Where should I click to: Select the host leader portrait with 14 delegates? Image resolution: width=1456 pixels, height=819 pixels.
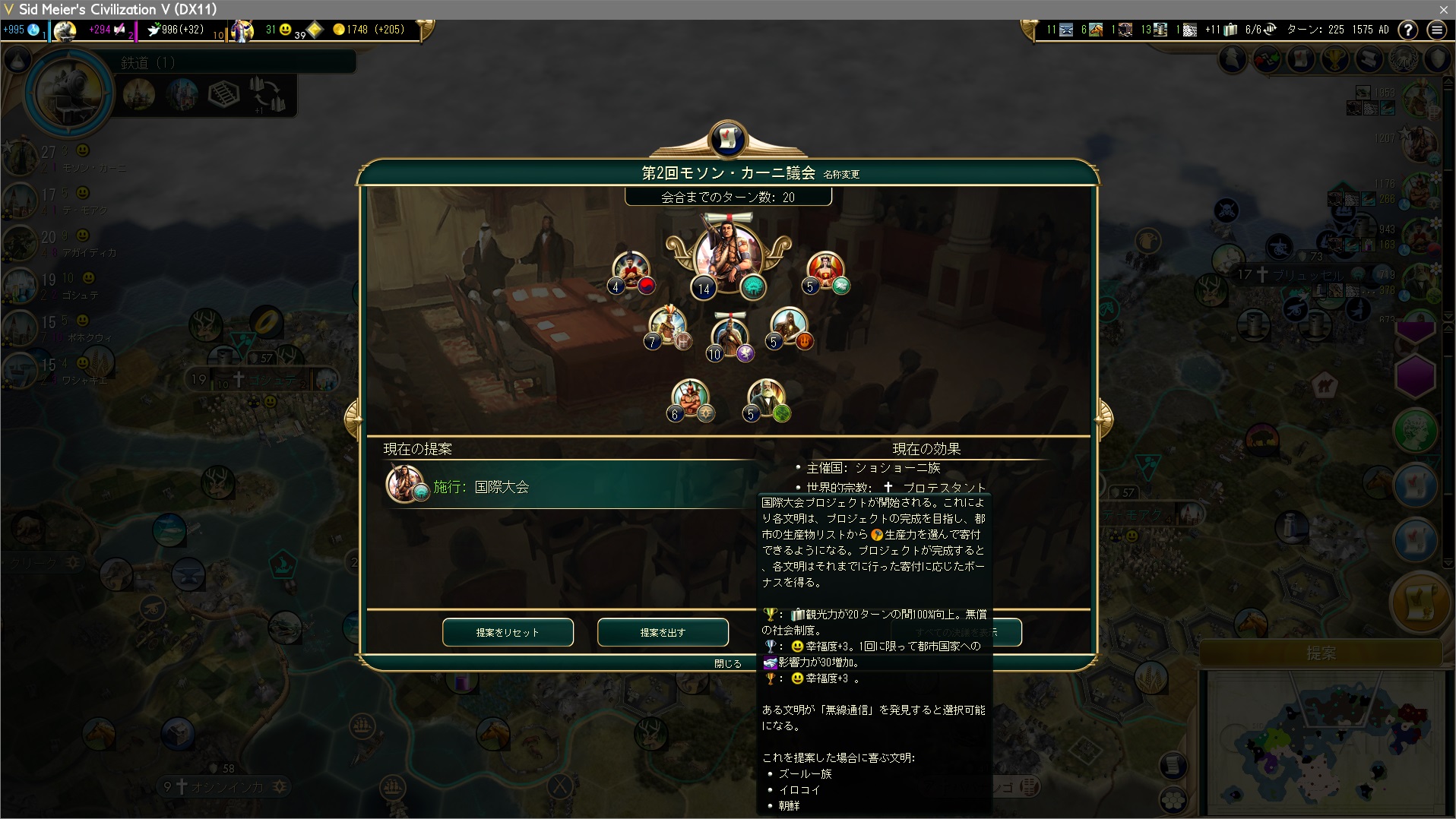728,255
